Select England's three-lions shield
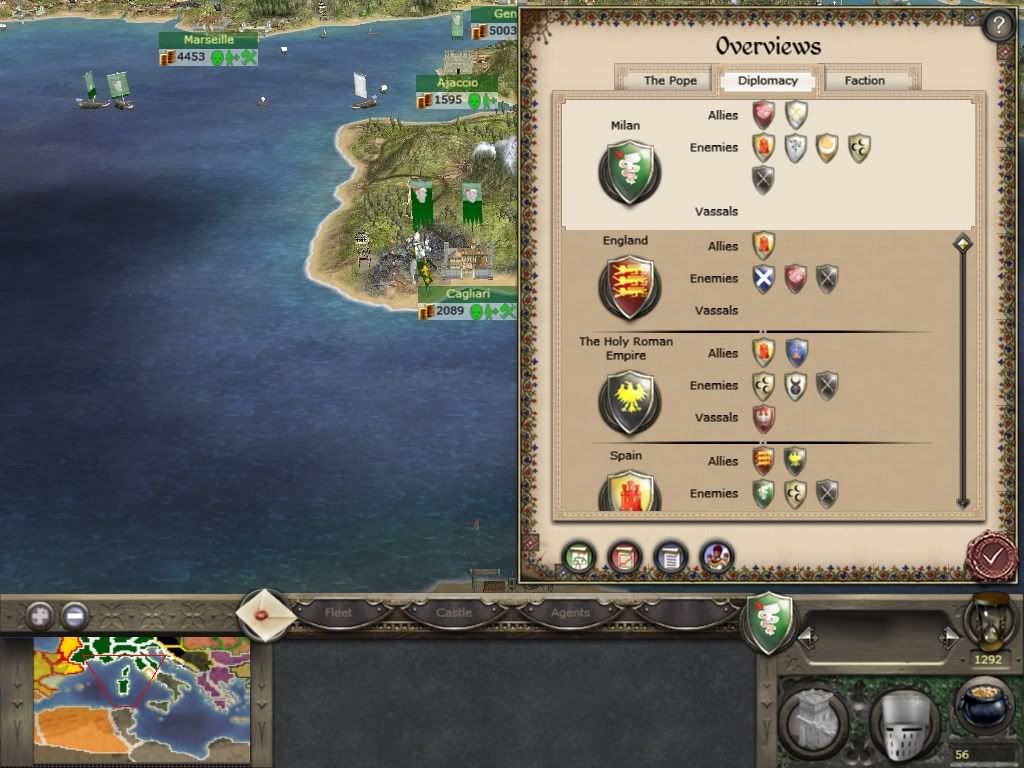 tap(628, 288)
